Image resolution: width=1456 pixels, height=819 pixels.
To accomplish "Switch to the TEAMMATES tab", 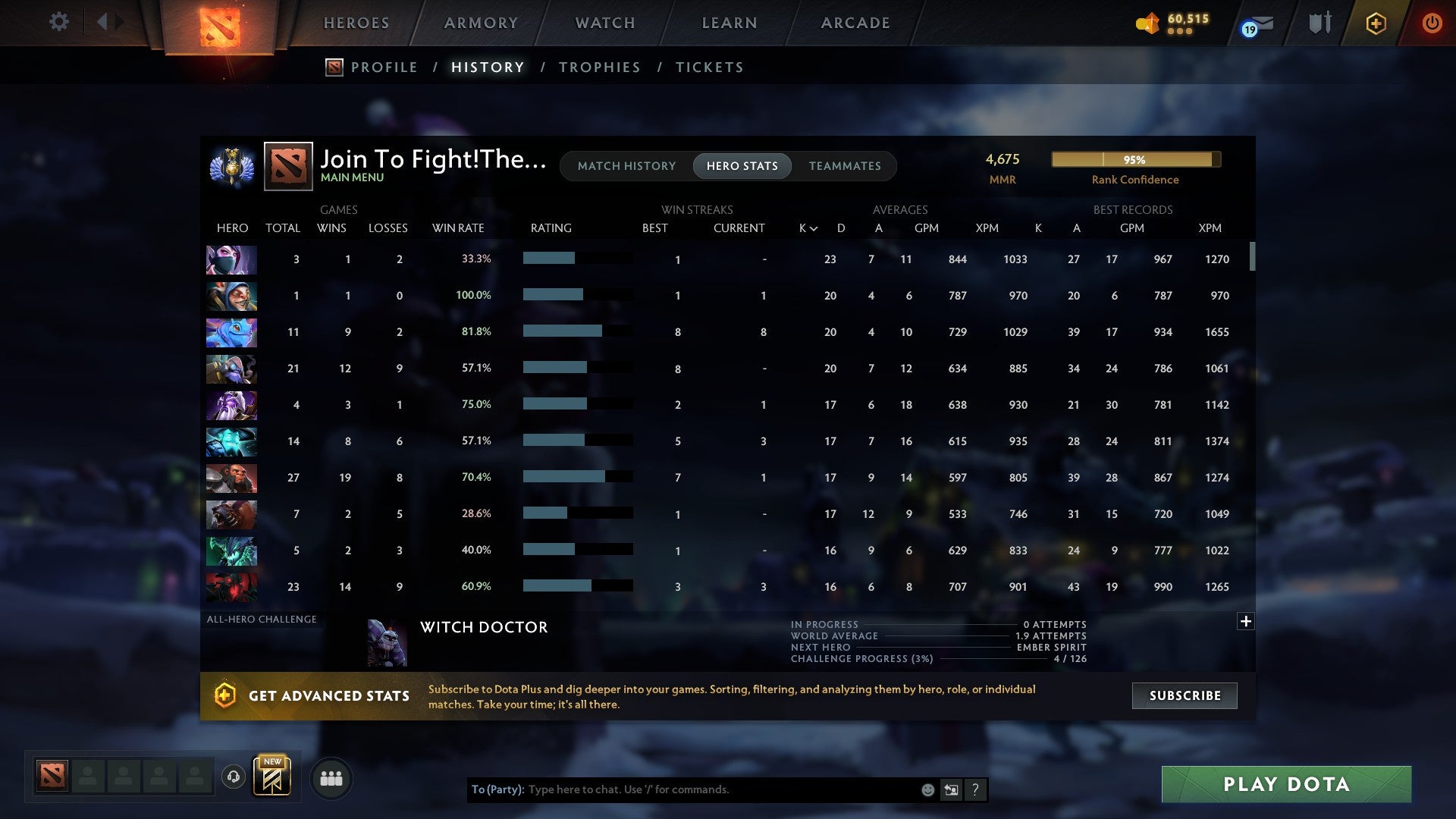I will click(845, 165).
